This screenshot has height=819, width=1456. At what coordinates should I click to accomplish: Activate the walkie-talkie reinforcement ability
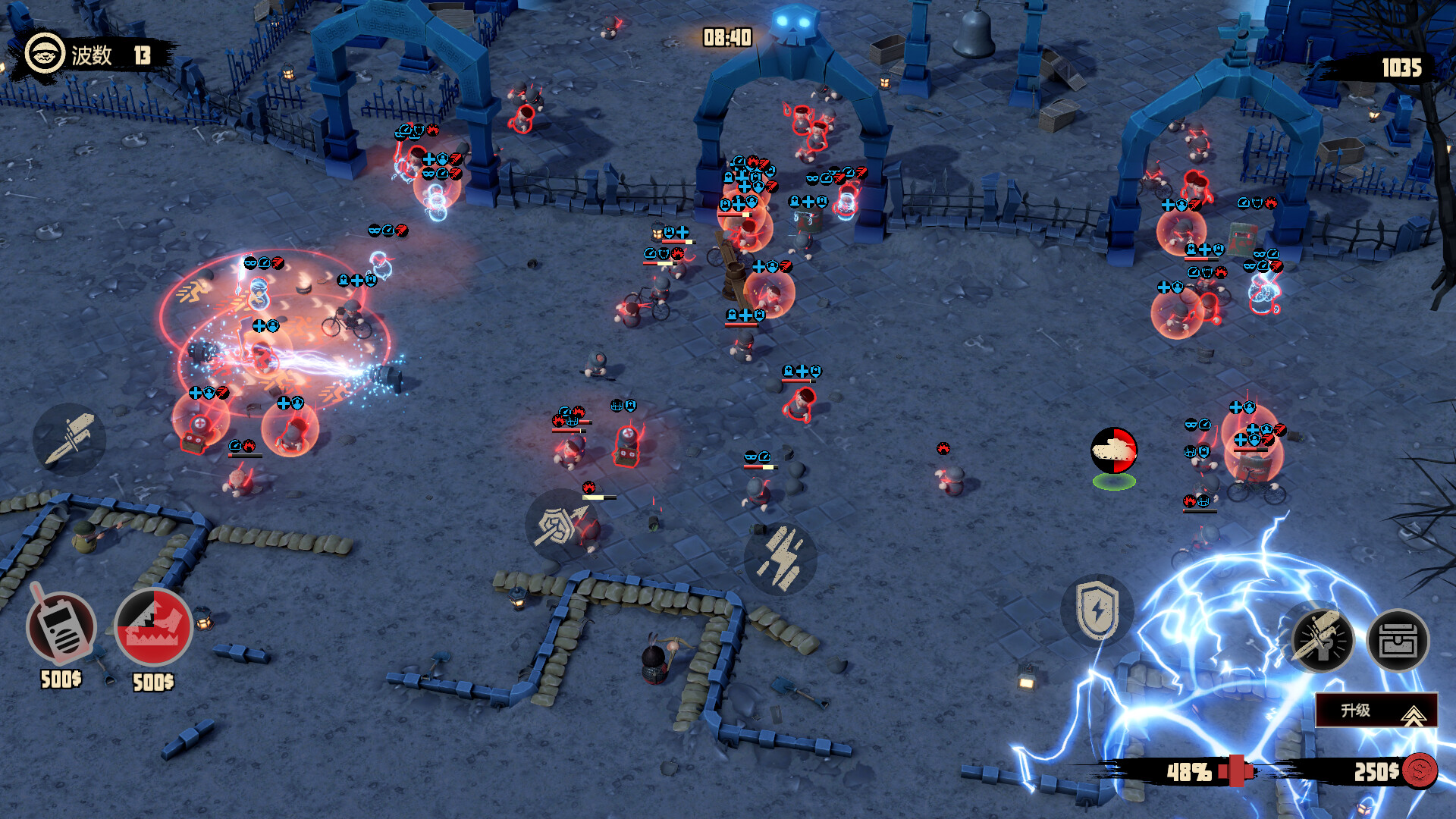(61, 628)
